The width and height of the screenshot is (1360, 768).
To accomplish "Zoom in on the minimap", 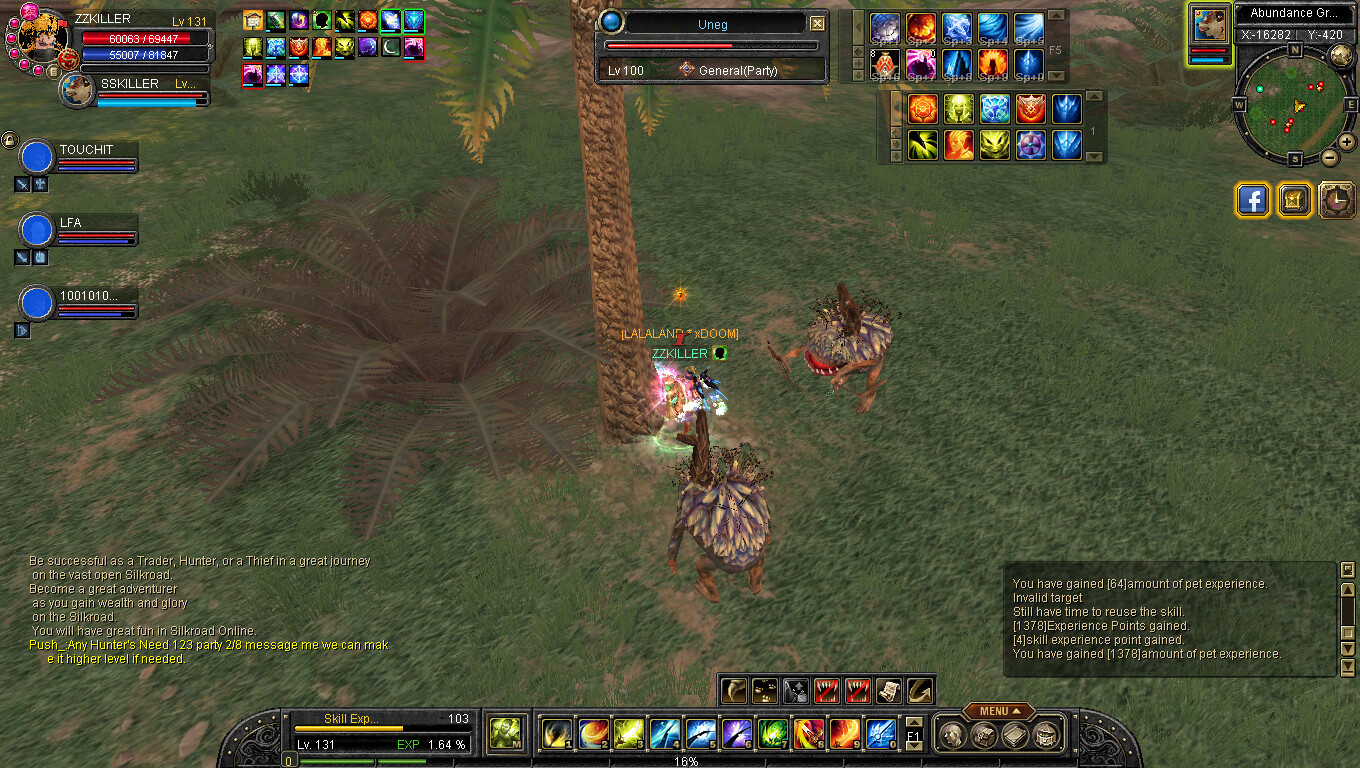I will pos(1346,142).
